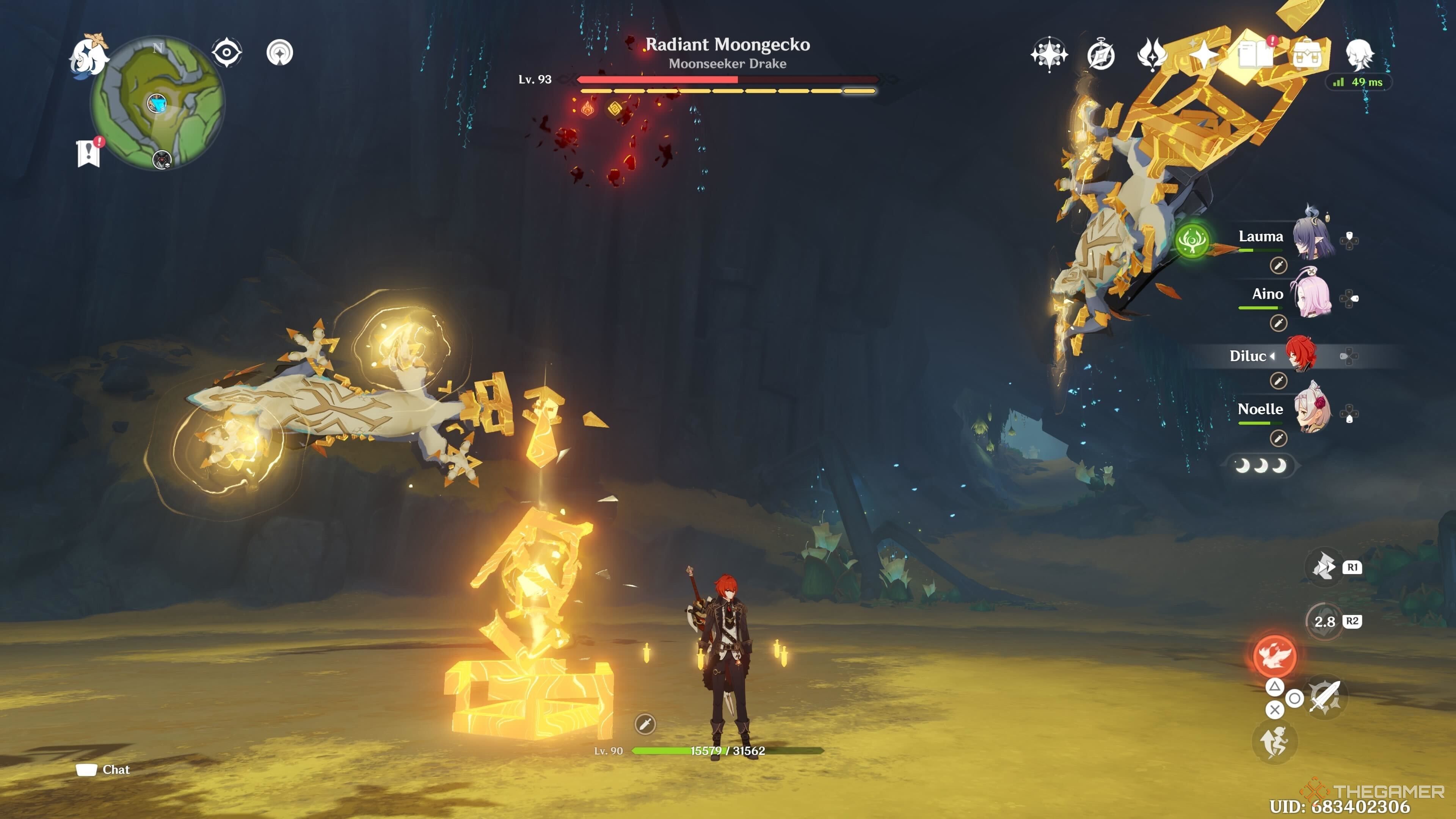The width and height of the screenshot is (1456, 819).
Task: Tap the jump button icon
Action: pyautogui.click(x=1274, y=742)
